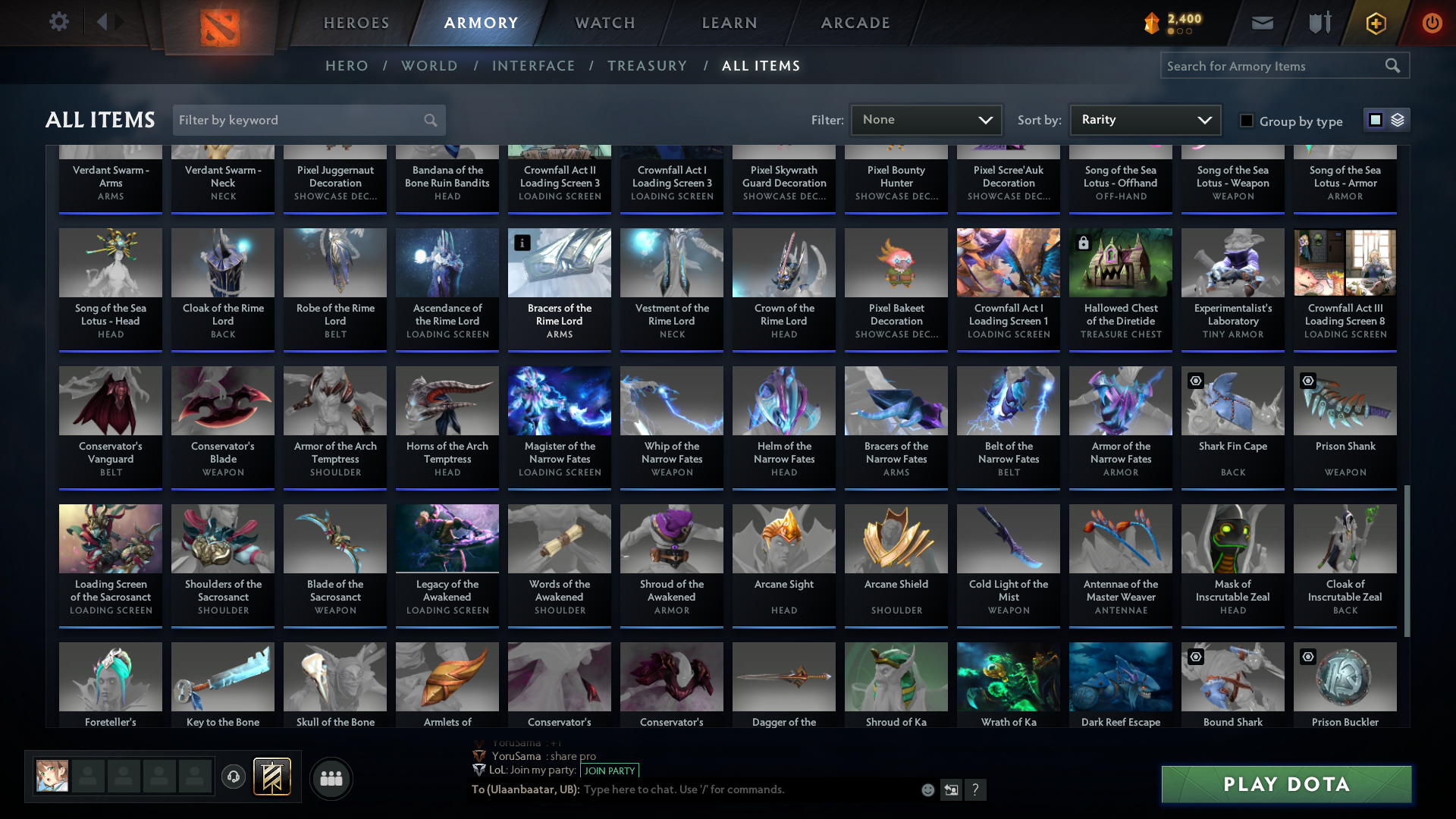Switch to the WATCH tab

604,23
